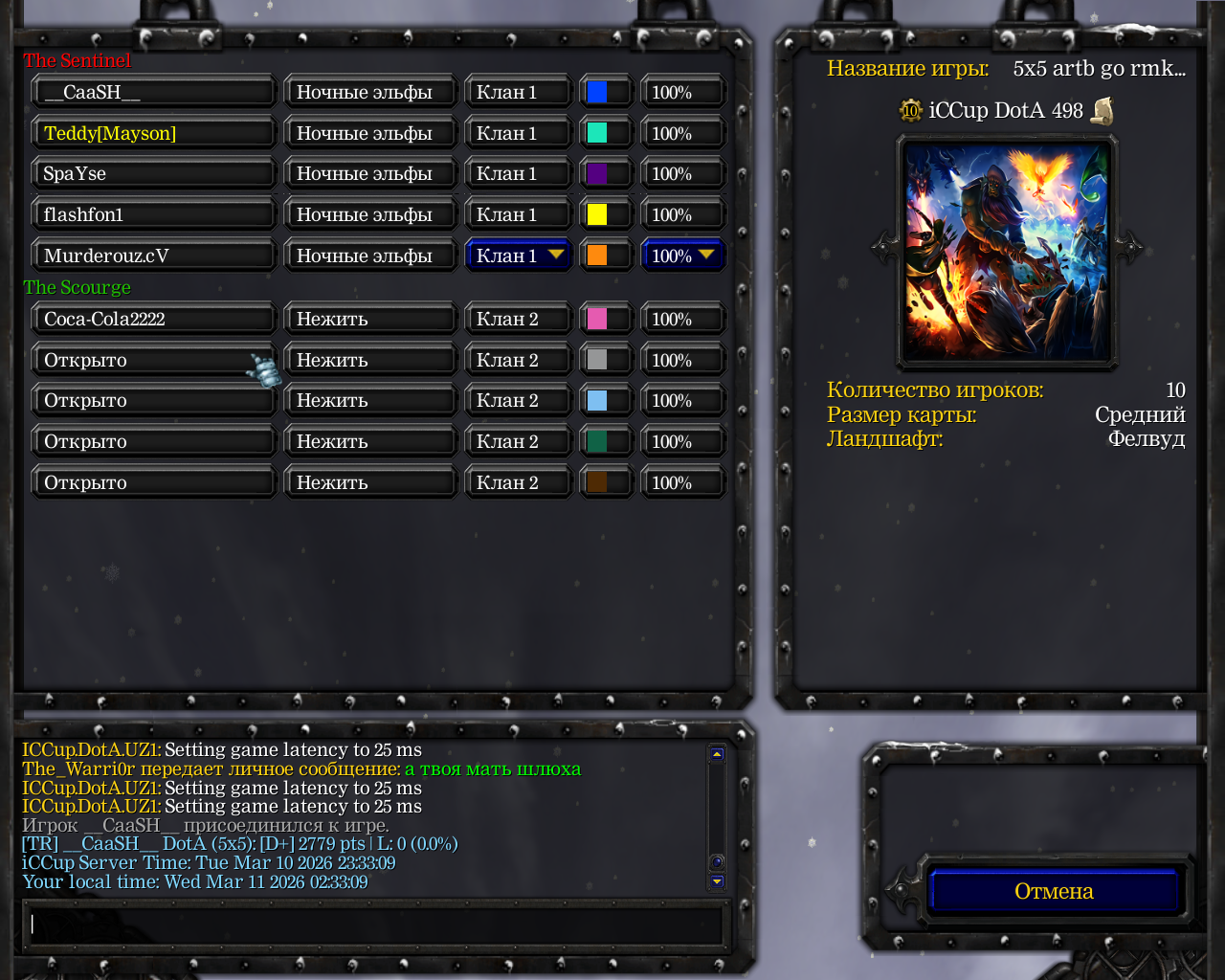
Task: Click the chat message input field
Action: click(x=373, y=924)
